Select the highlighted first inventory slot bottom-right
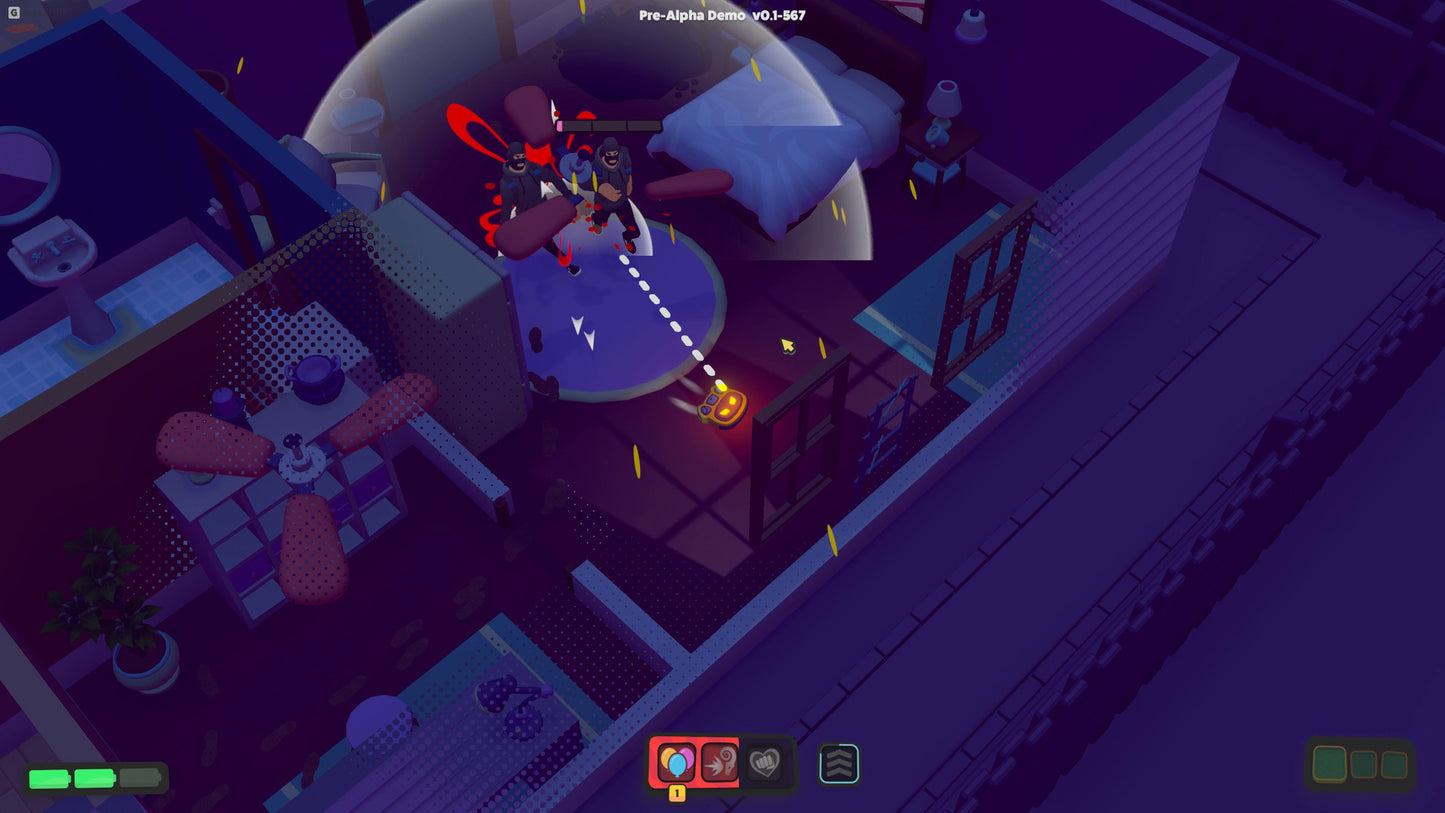 [x=1329, y=762]
